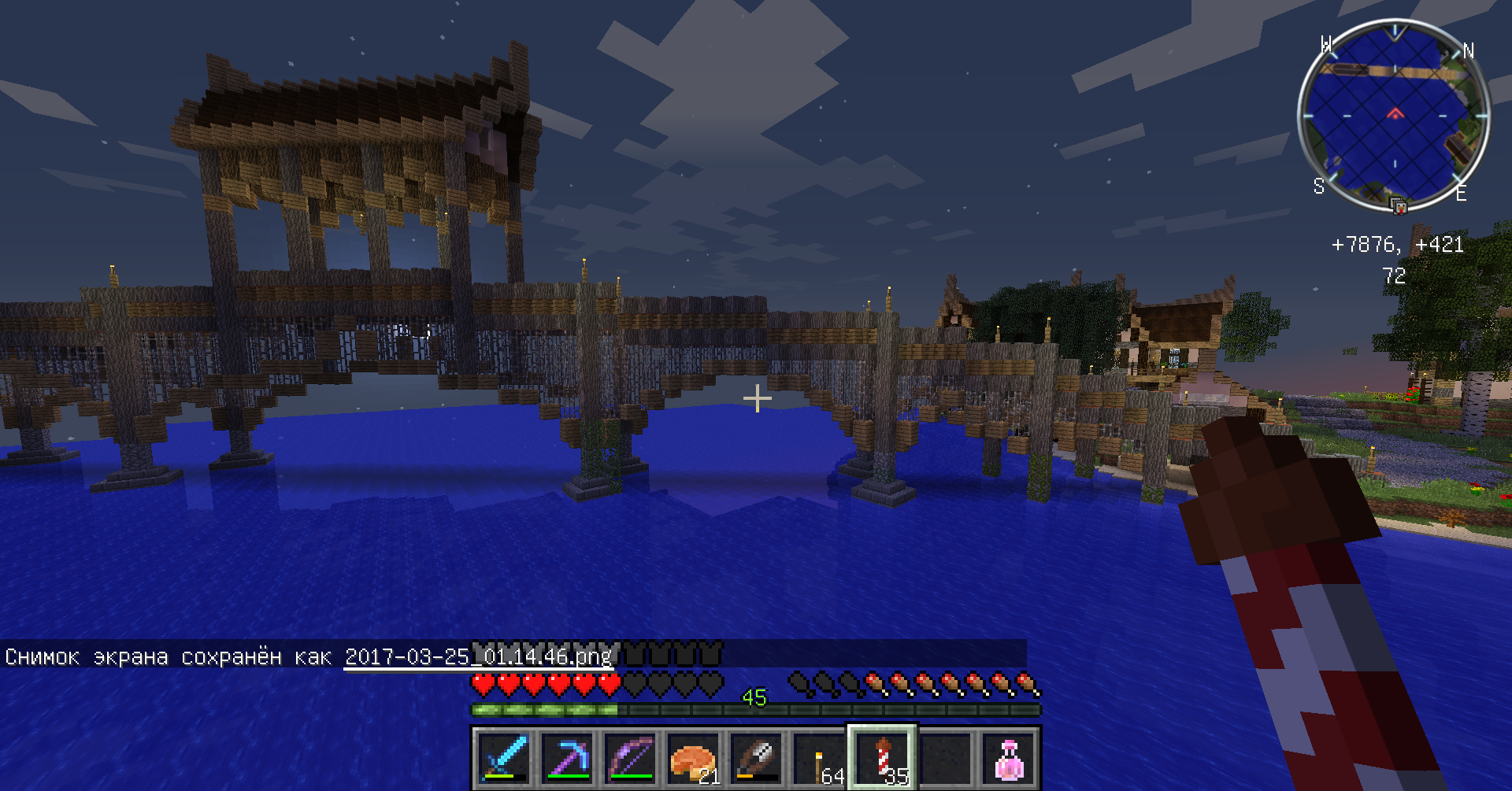
Task: Open the saved screenshot file link in chat
Action: 478,656
